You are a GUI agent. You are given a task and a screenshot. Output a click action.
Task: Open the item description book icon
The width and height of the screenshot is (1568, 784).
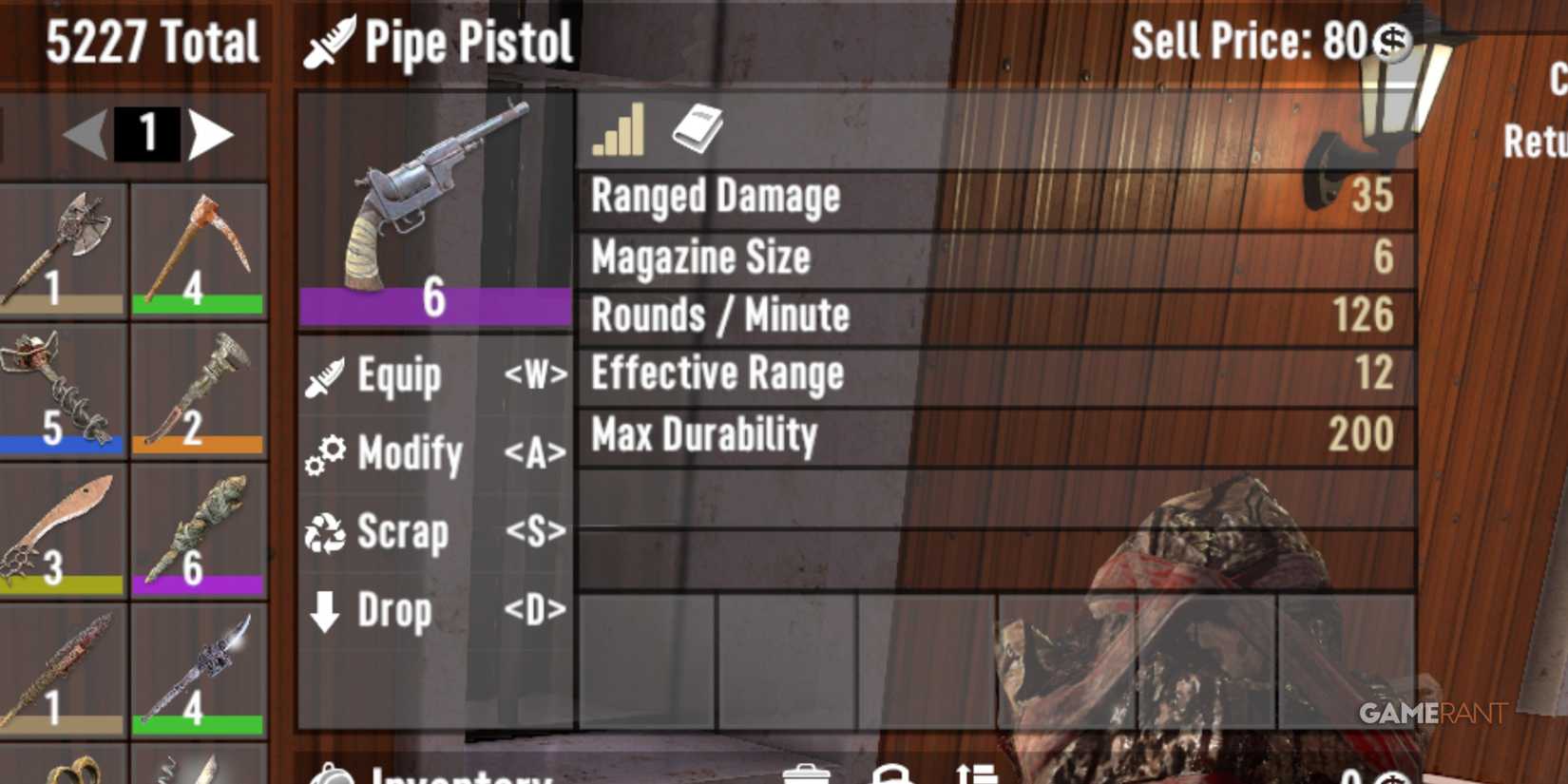(x=698, y=131)
